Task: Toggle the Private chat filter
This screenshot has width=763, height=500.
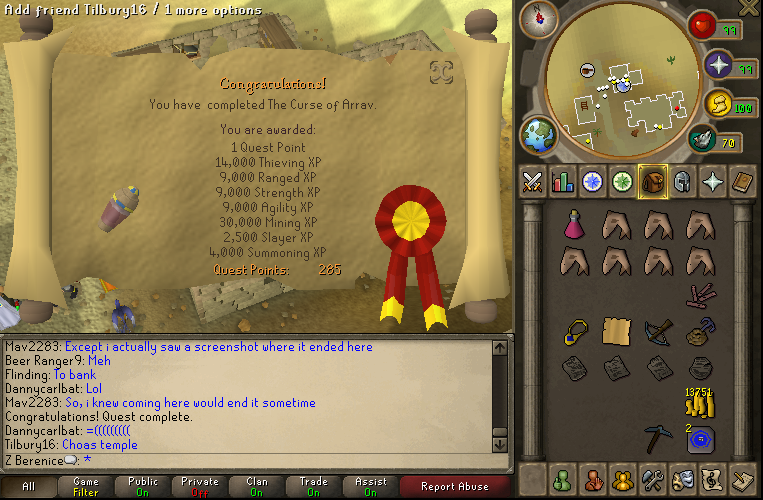Action: pyautogui.click(x=200, y=486)
